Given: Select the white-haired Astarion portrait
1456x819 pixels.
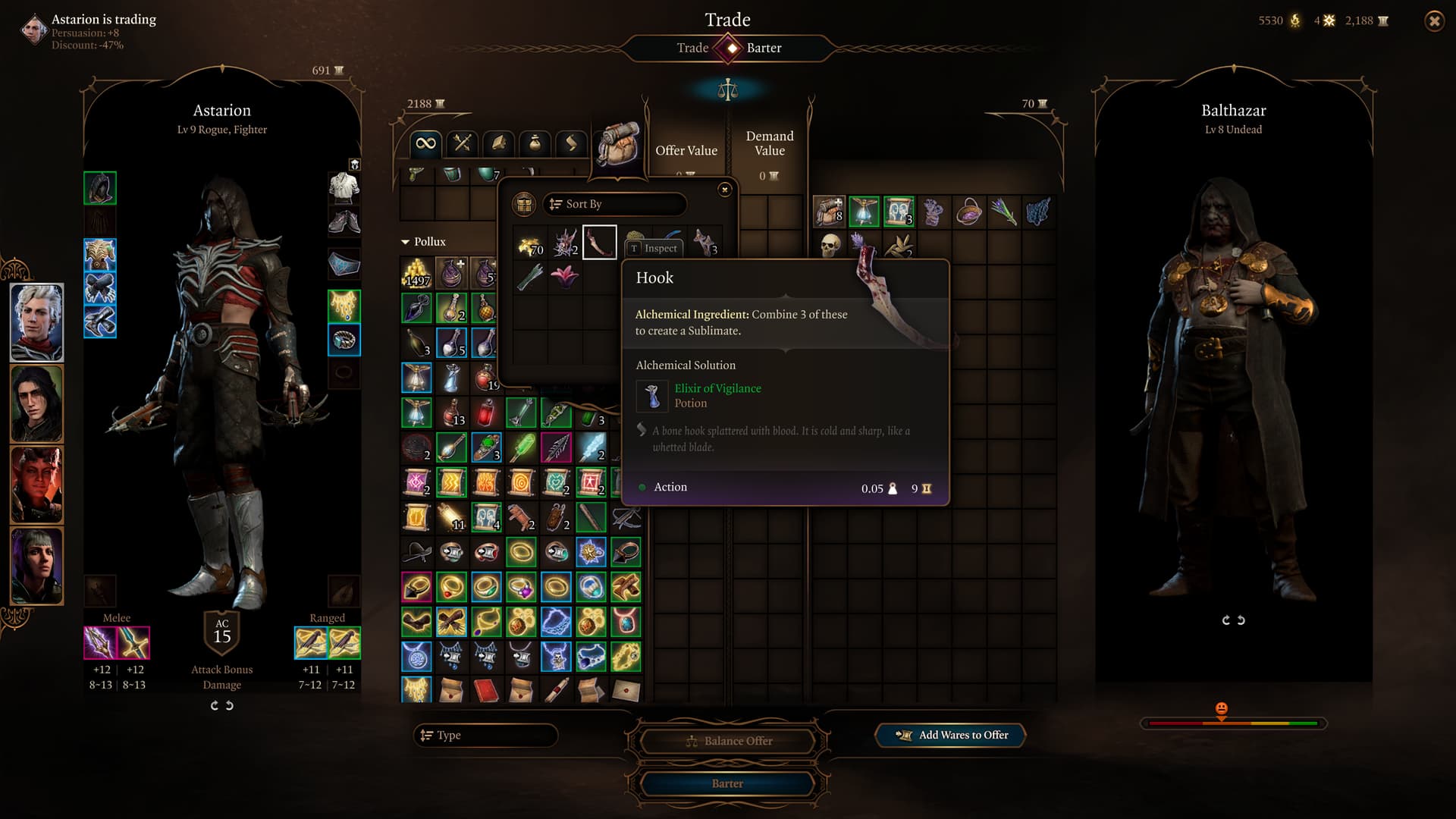Looking at the screenshot, I should [x=36, y=322].
